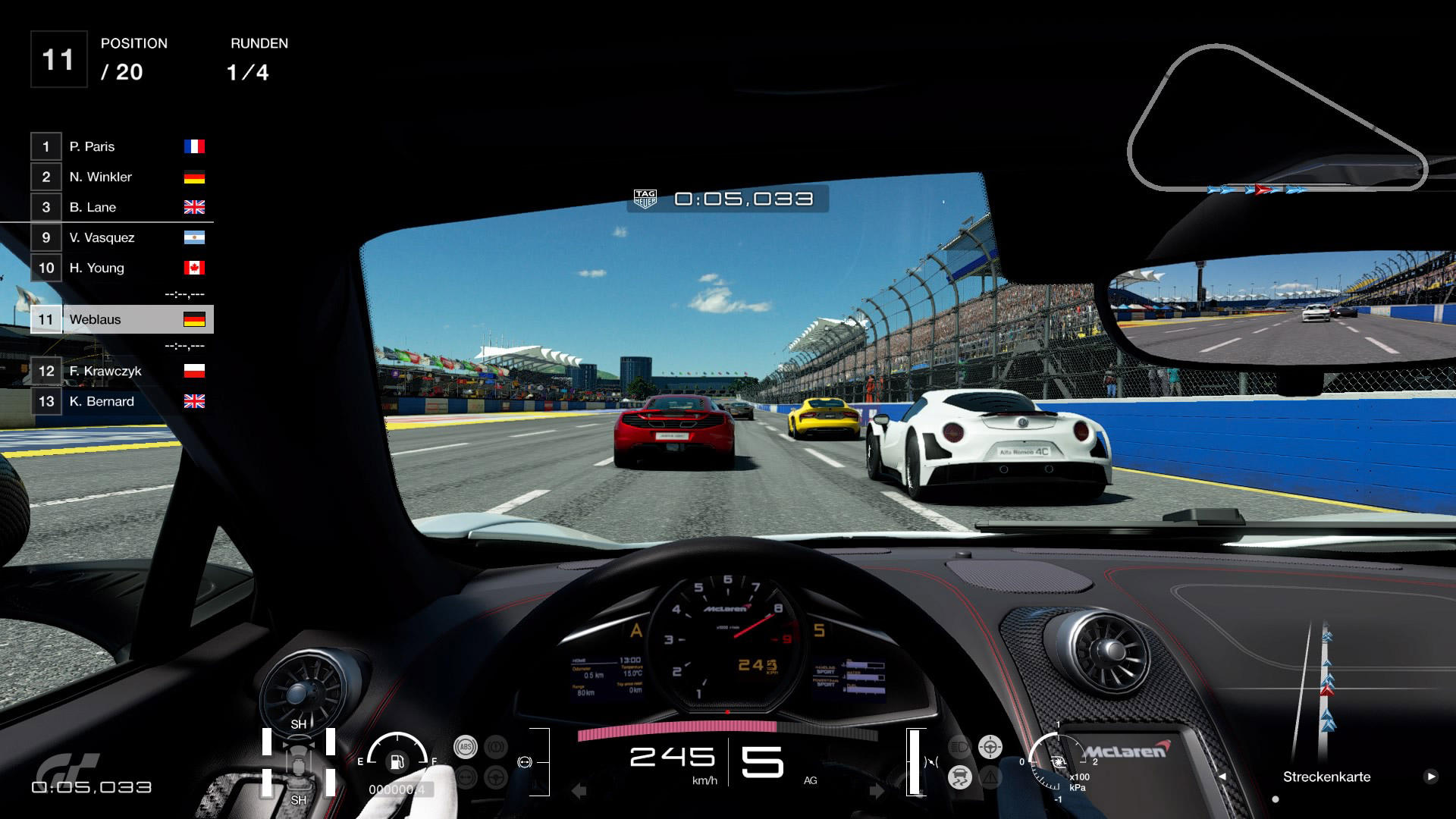Click the fuel gauge pump icon
This screenshot has height=819, width=1456.
point(397,761)
